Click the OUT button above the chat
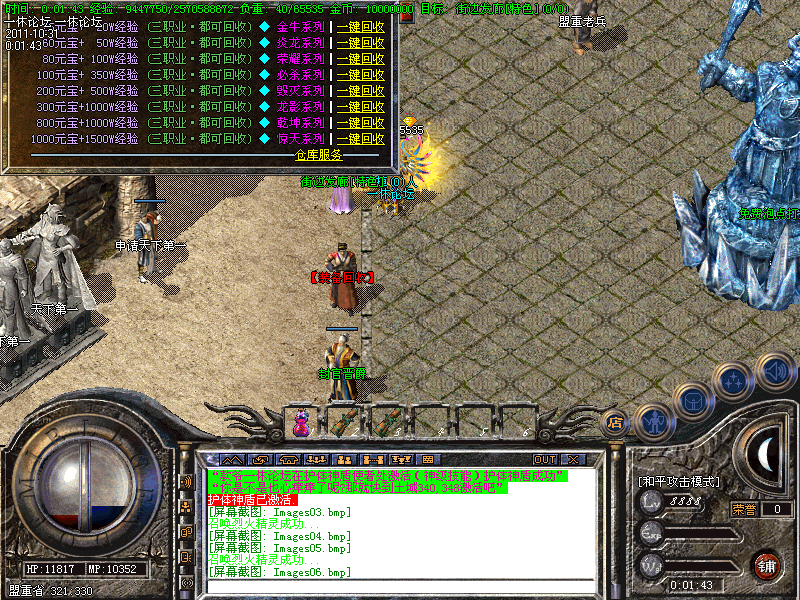This screenshot has height=600, width=800. (x=545, y=459)
